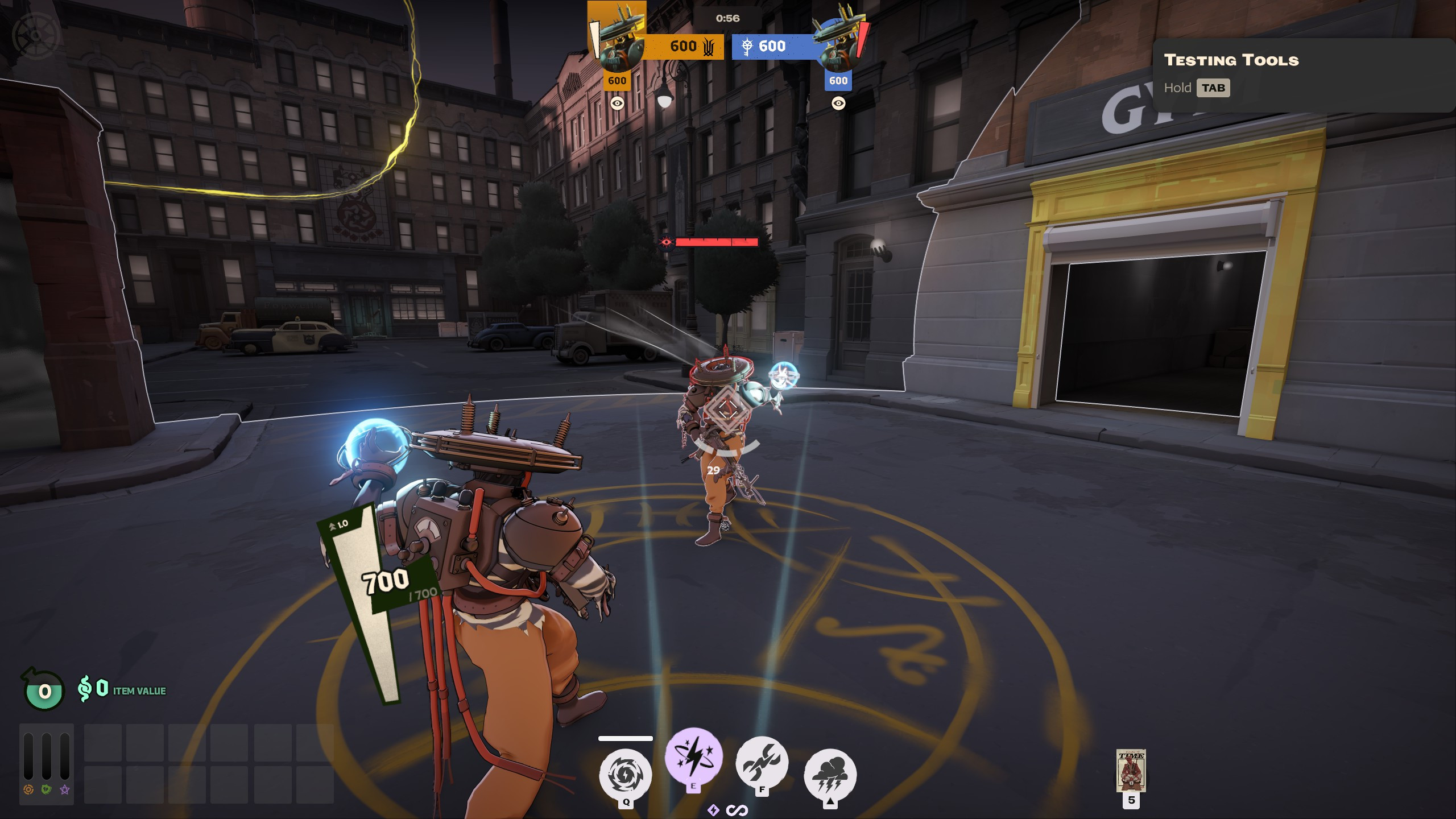The image size is (1456, 819).
Task: Click the faint wheel emblem icon
Action: [36, 35]
